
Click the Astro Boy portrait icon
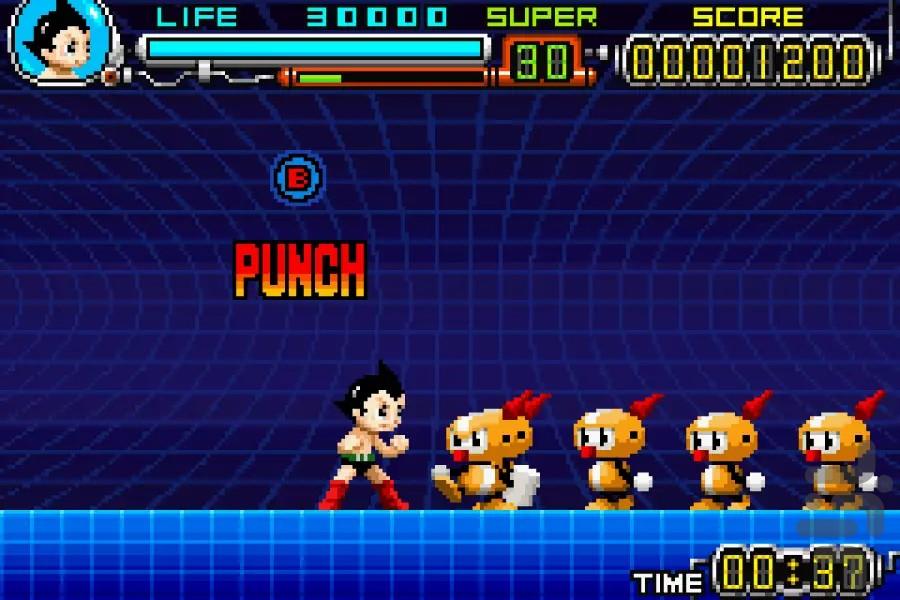(57, 40)
